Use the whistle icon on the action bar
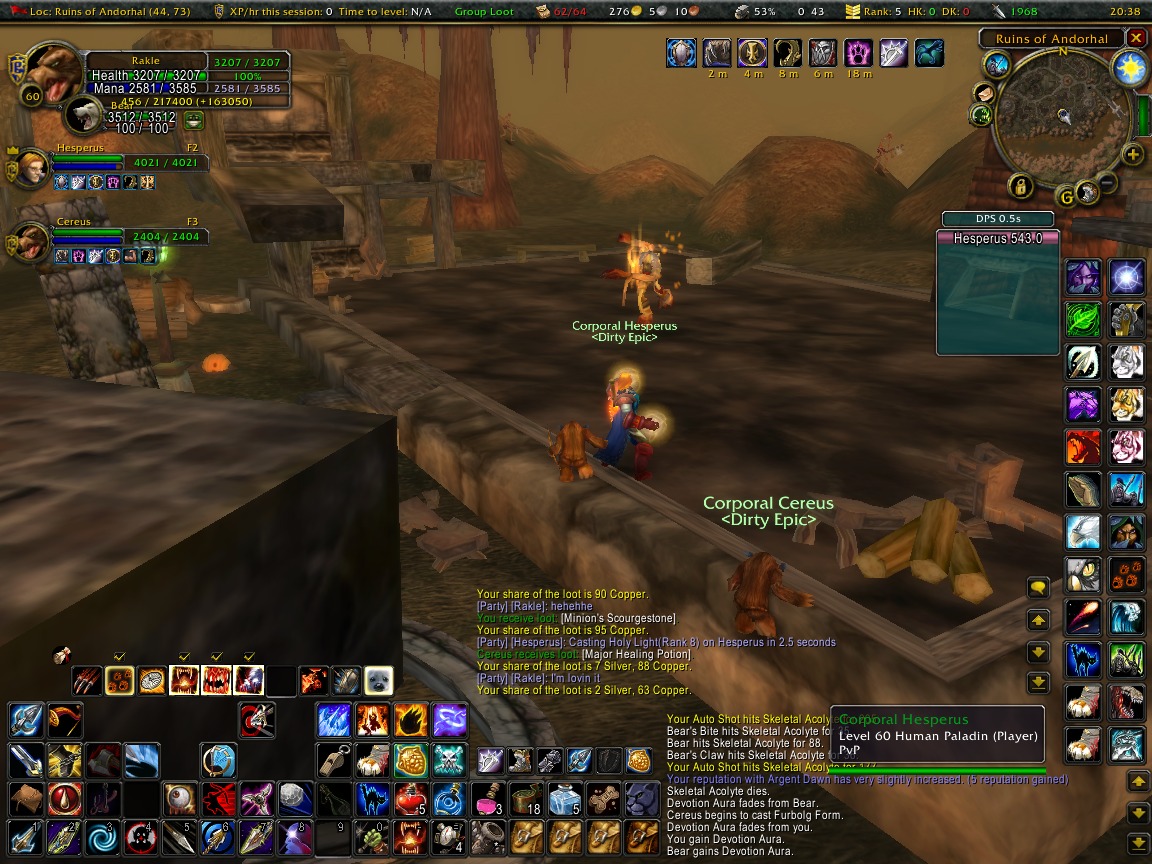The image size is (1152, 864). click(332, 760)
